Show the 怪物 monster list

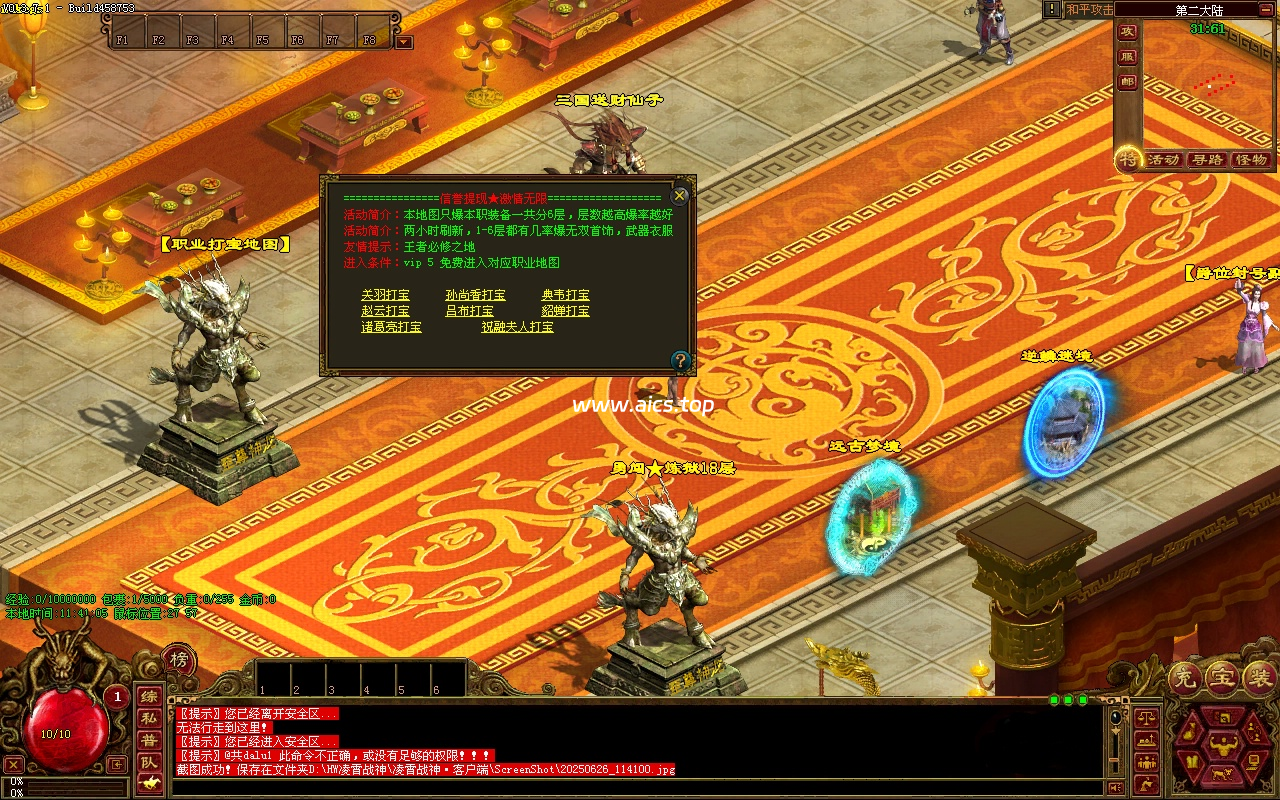1250,160
